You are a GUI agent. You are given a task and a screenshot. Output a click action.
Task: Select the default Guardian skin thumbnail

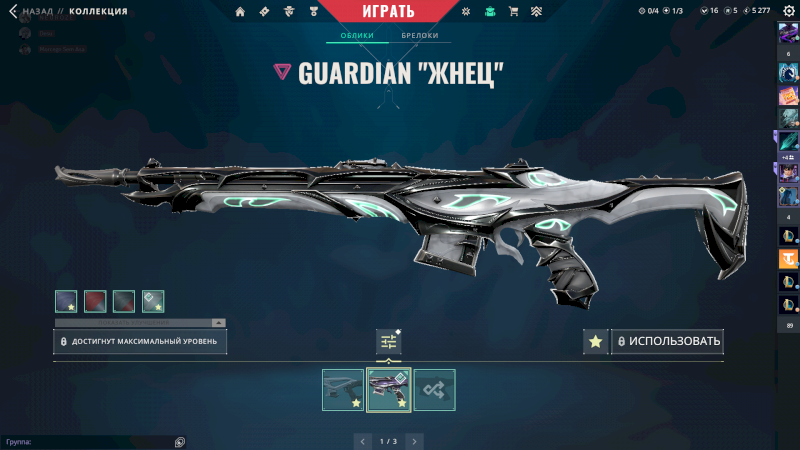coord(343,390)
